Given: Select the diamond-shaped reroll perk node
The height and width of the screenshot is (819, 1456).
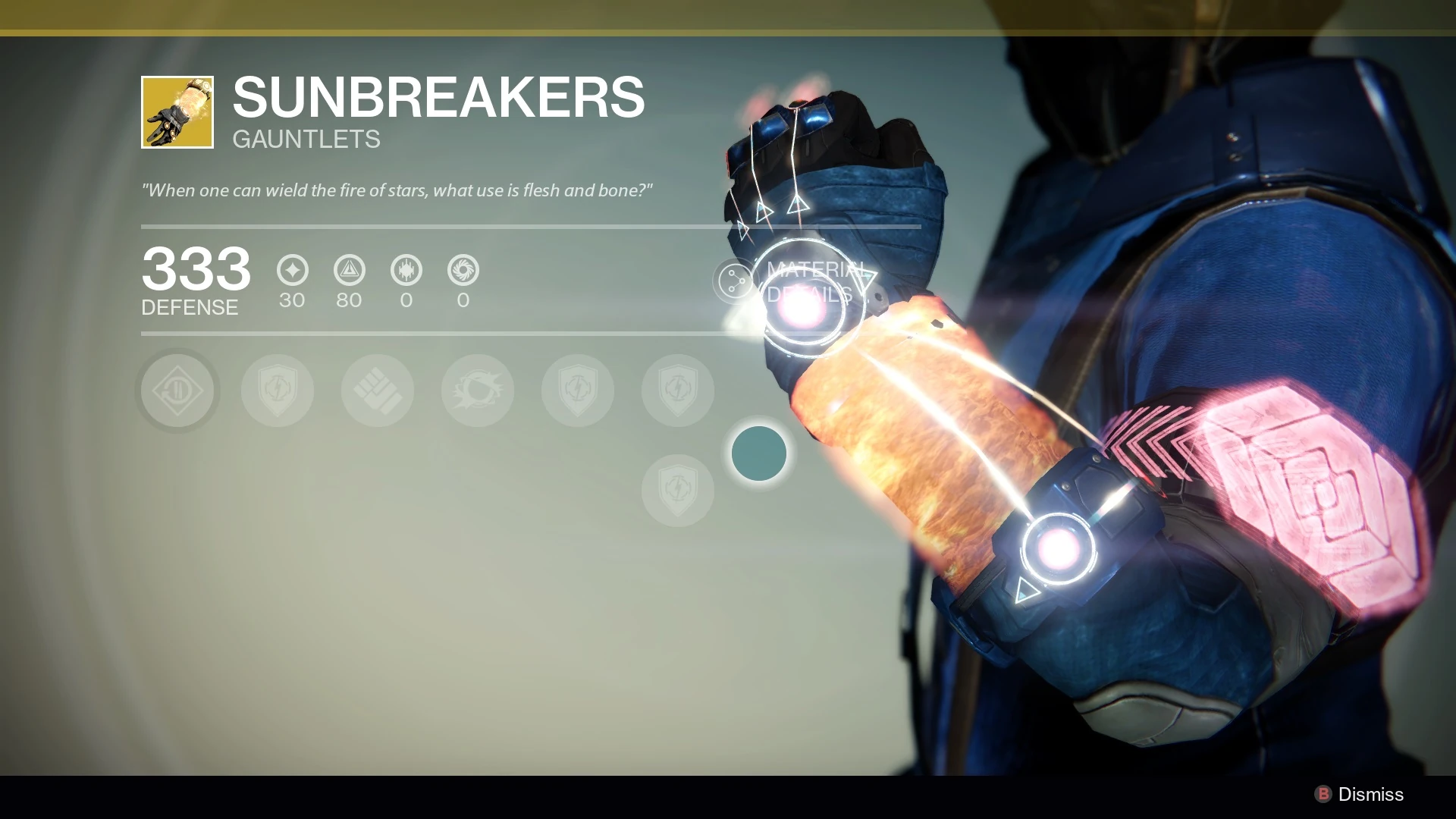Looking at the screenshot, I should pyautogui.click(x=177, y=391).
